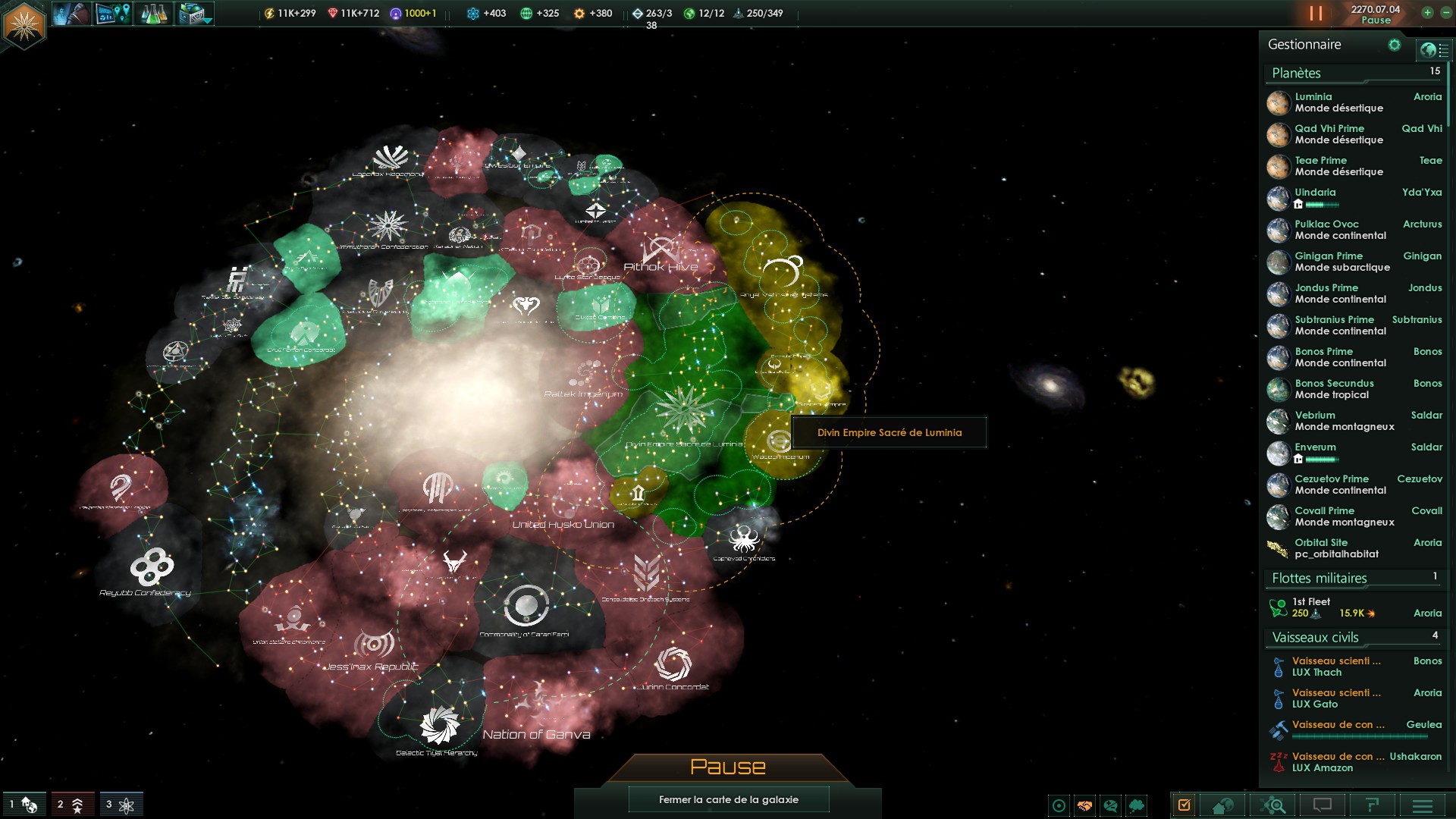Close the galaxy map with Fermer button
Screen dimensions: 1456x819
[x=728, y=799]
